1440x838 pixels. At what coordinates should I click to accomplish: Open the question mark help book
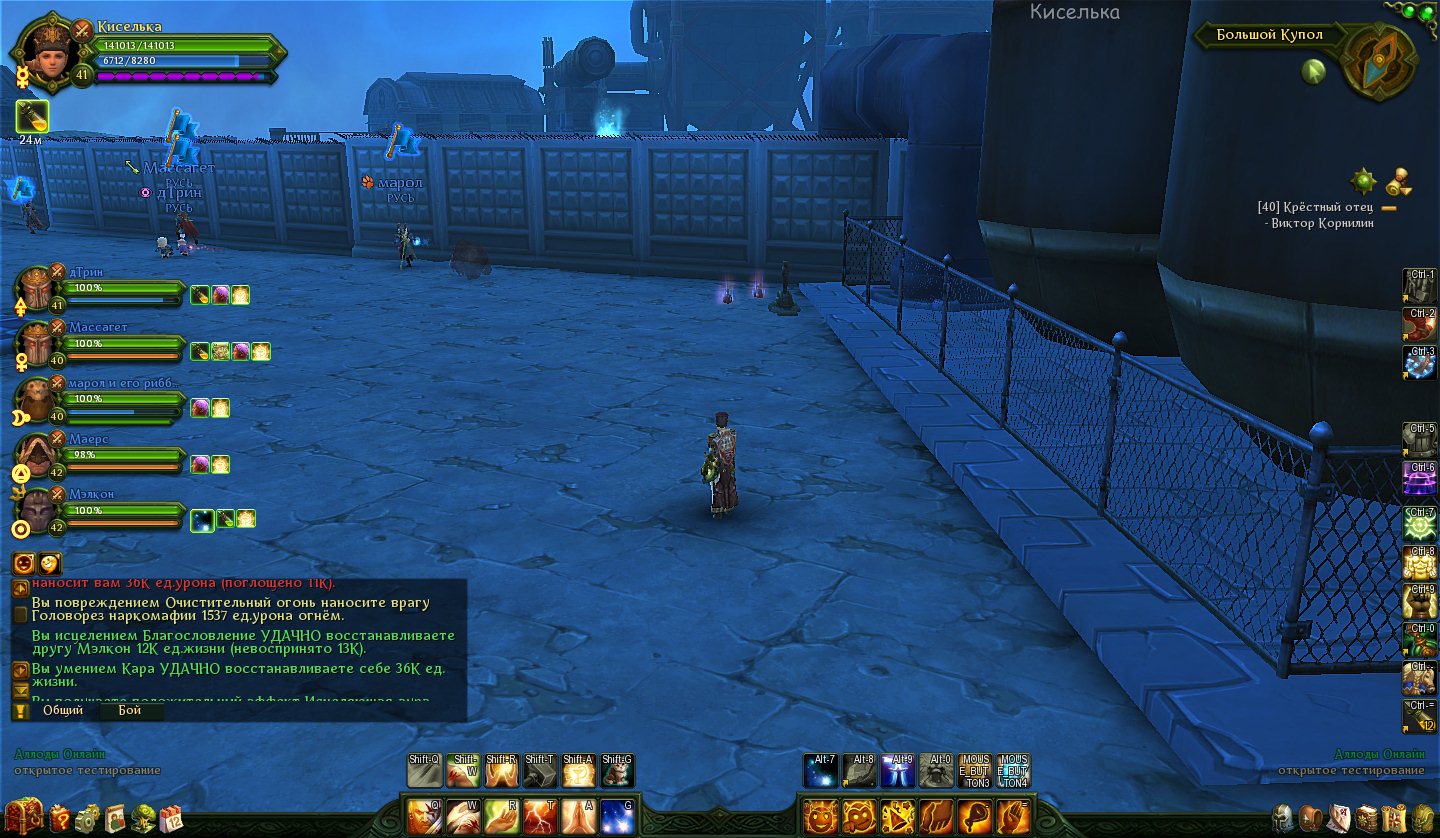pos(60,818)
